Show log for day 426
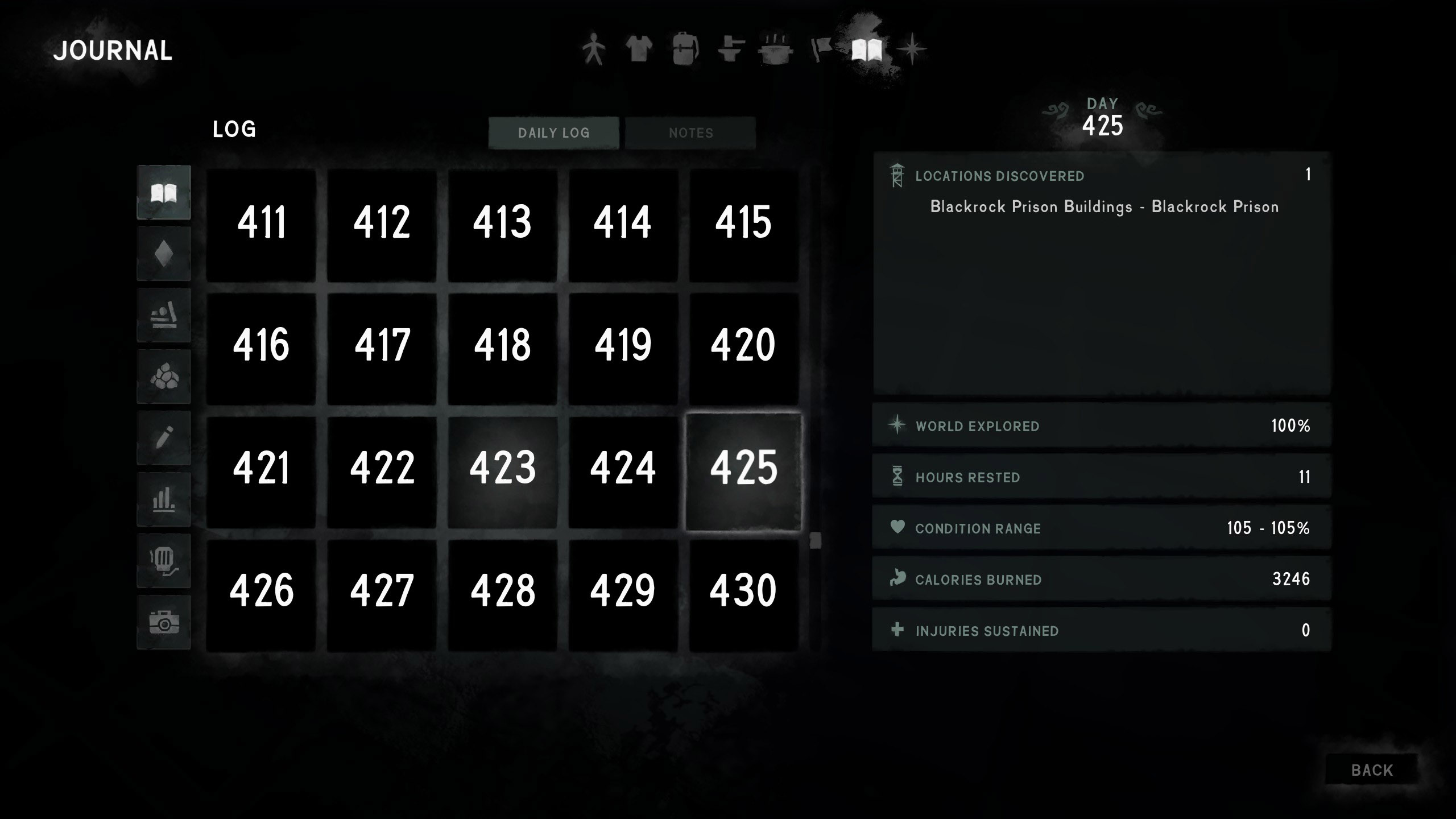1456x819 pixels. (261, 592)
